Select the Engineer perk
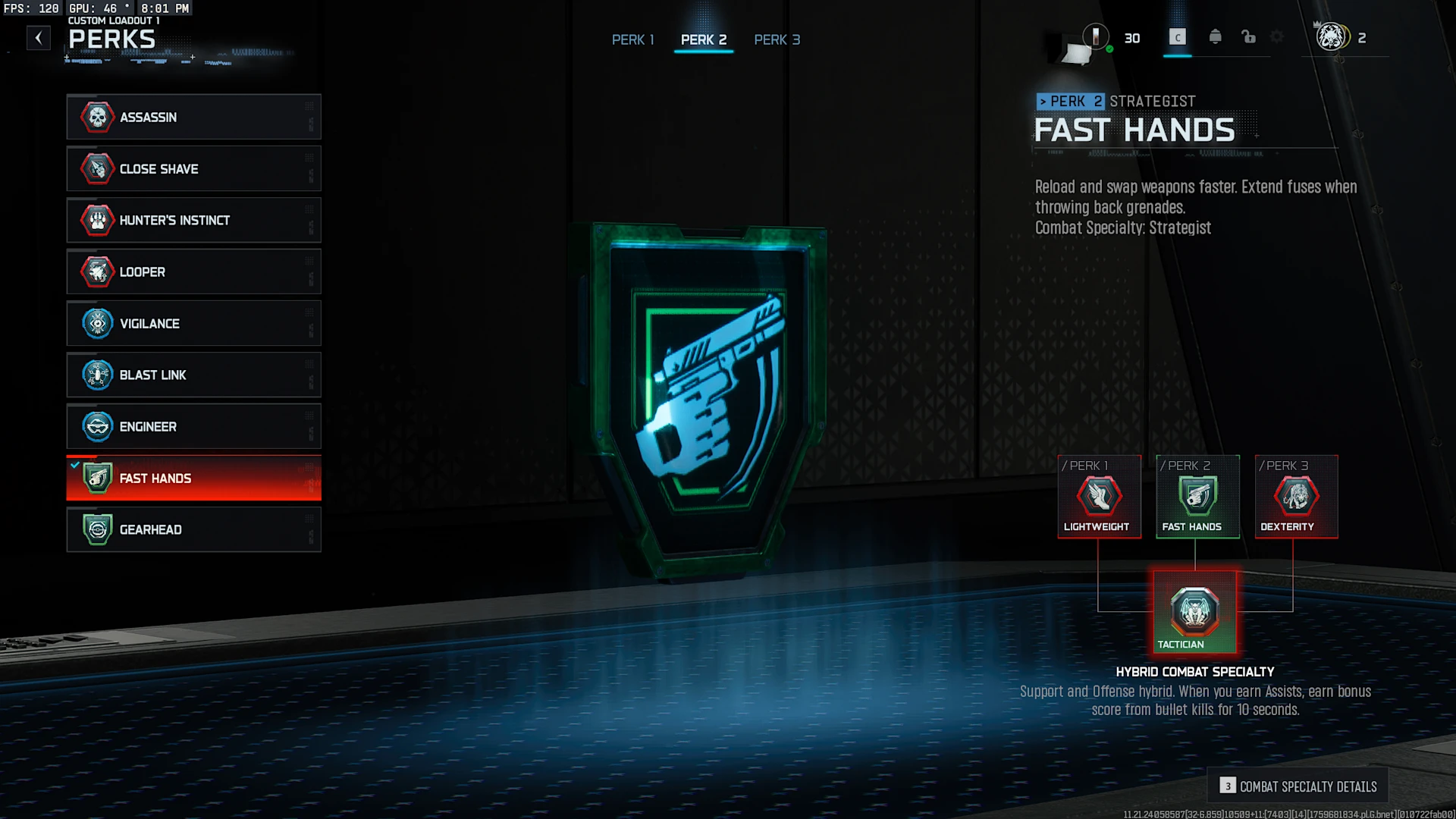This screenshot has width=1456, height=819. coord(193,426)
